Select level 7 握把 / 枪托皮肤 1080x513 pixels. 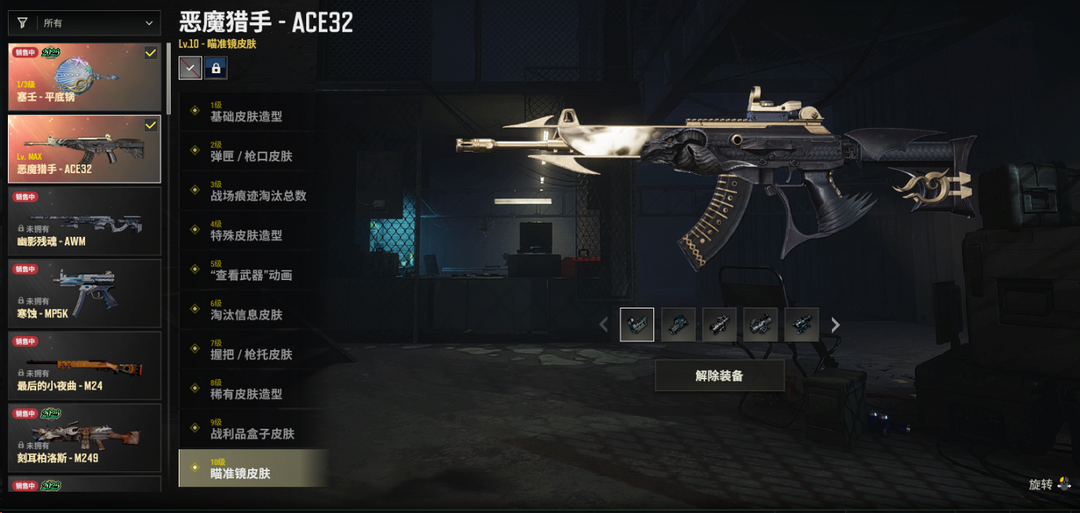[251, 349]
